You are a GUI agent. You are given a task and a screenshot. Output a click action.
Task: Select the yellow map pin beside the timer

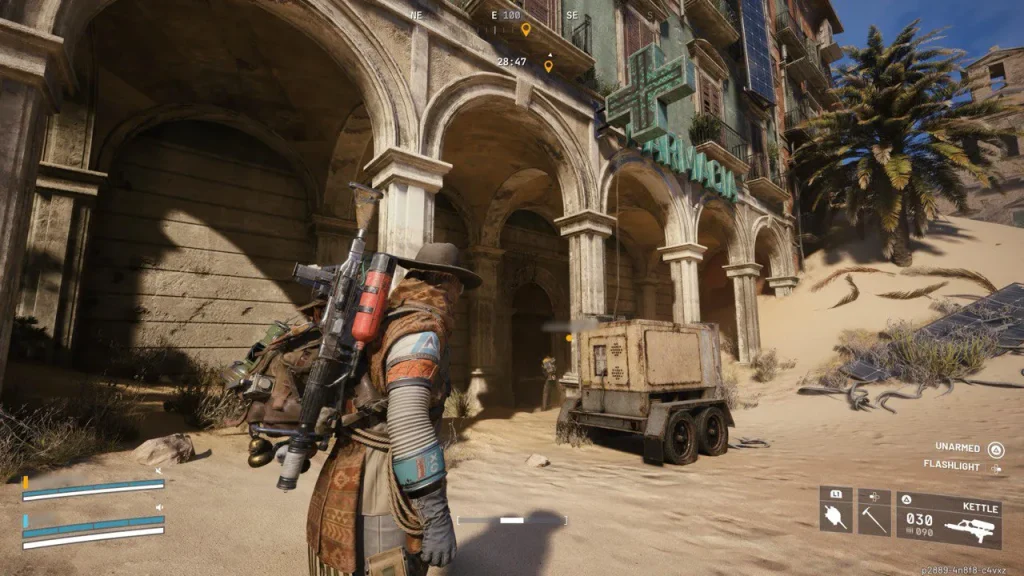pyautogui.click(x=548, y=66)
